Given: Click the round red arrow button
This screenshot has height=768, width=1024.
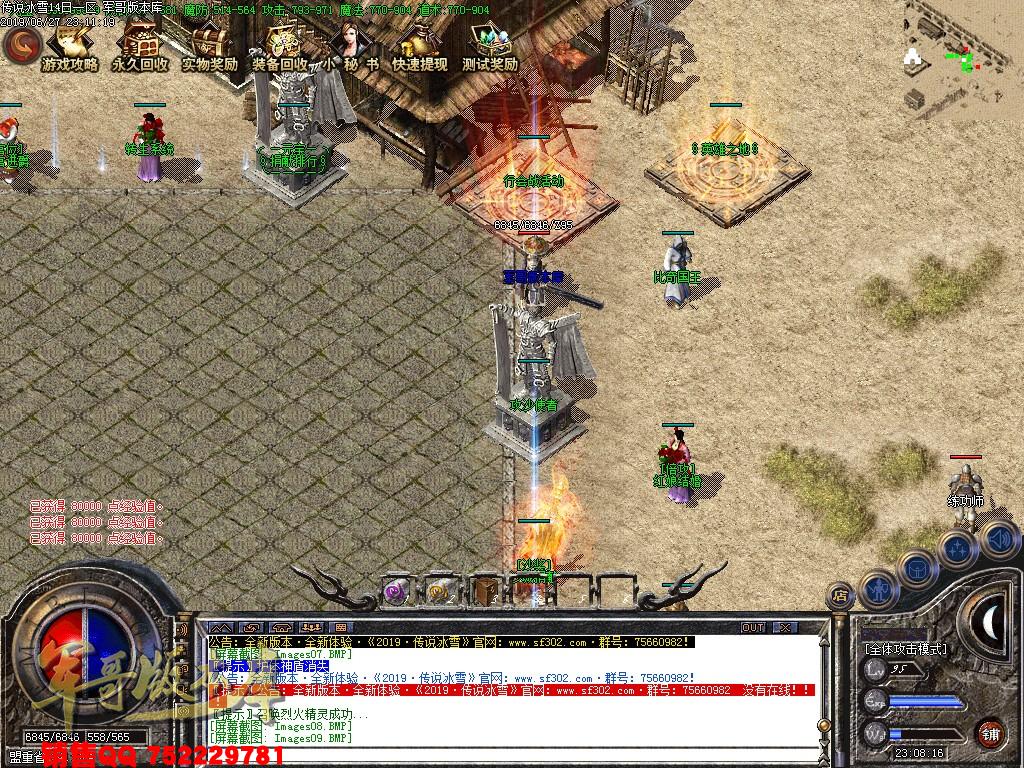Looking at the screenshot, I should 20,44.
